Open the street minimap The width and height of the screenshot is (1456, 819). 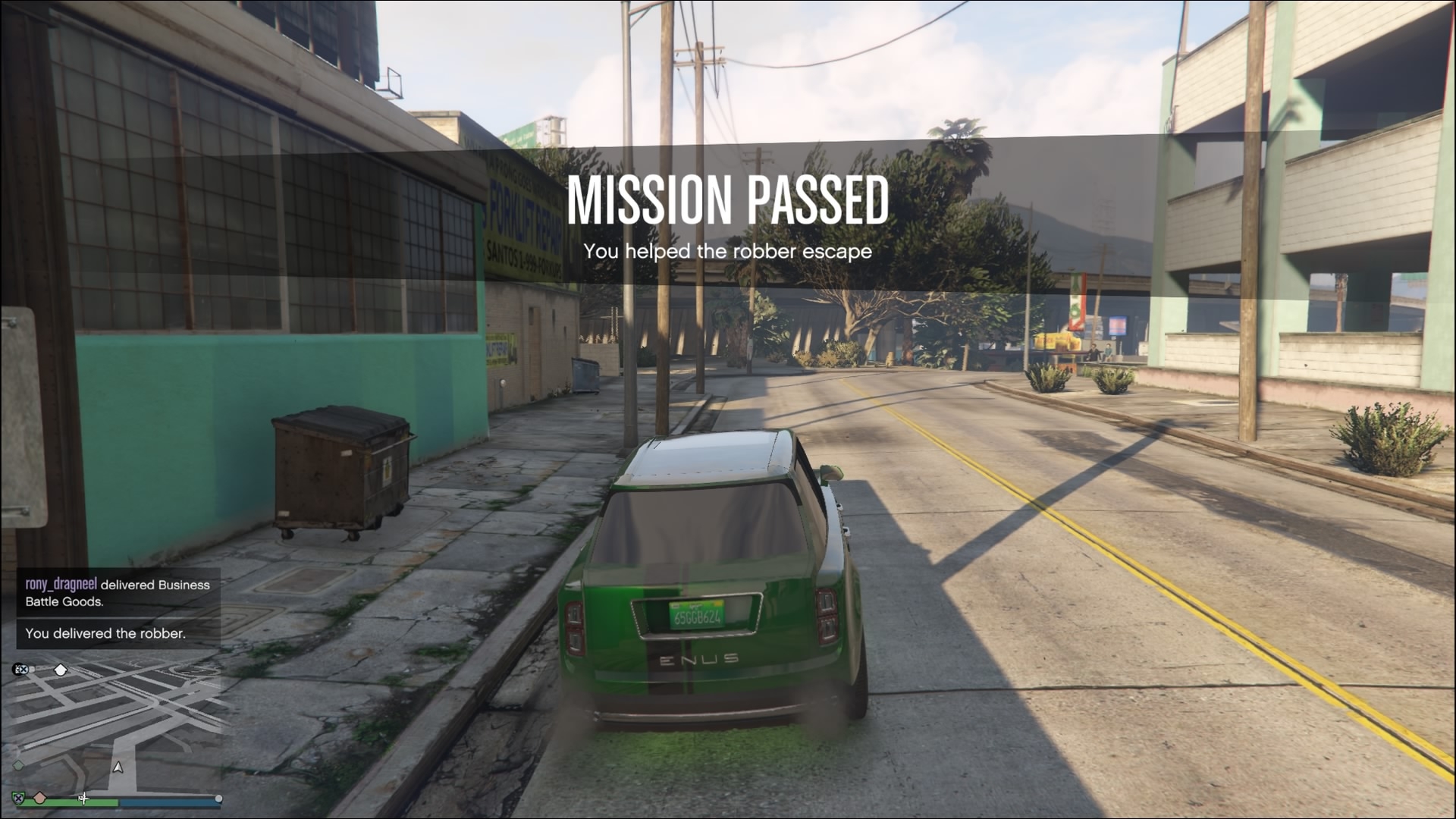[x=114, y=728]
